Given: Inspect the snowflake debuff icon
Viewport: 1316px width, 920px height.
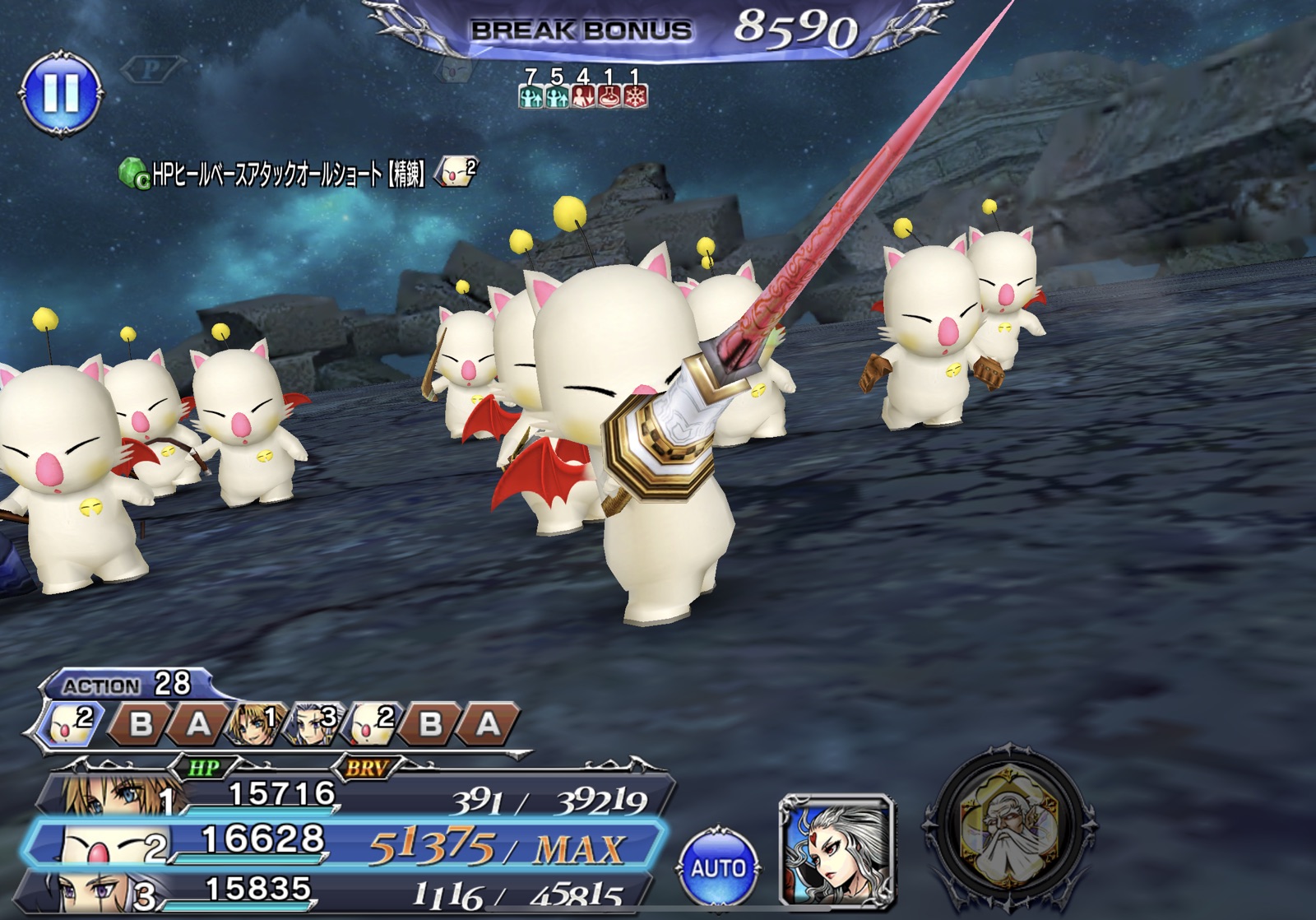Looking at the screenshot, I should point(635,97).
